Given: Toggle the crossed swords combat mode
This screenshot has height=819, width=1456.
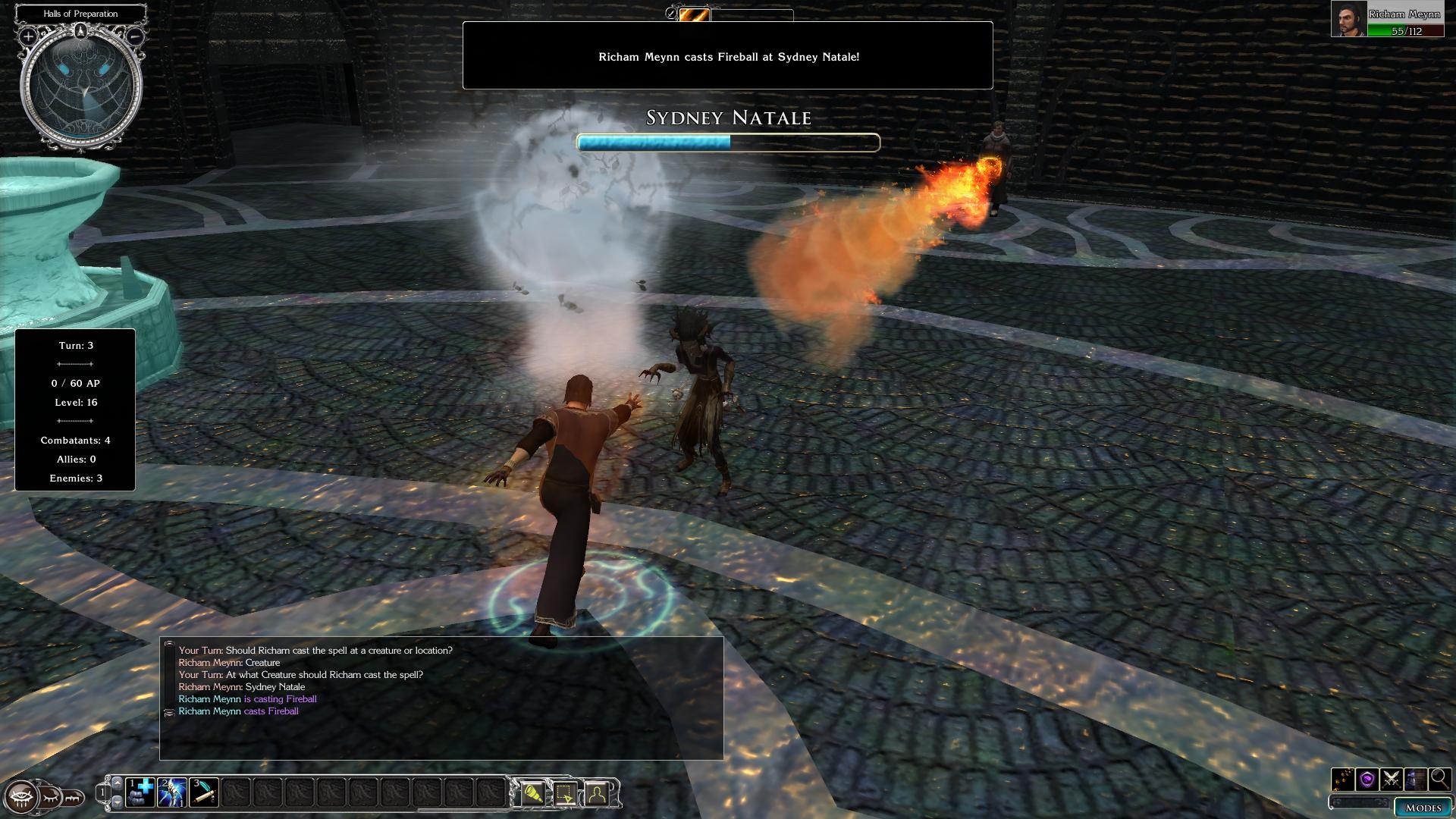Looking at the screenshot, I should 1392,779.
